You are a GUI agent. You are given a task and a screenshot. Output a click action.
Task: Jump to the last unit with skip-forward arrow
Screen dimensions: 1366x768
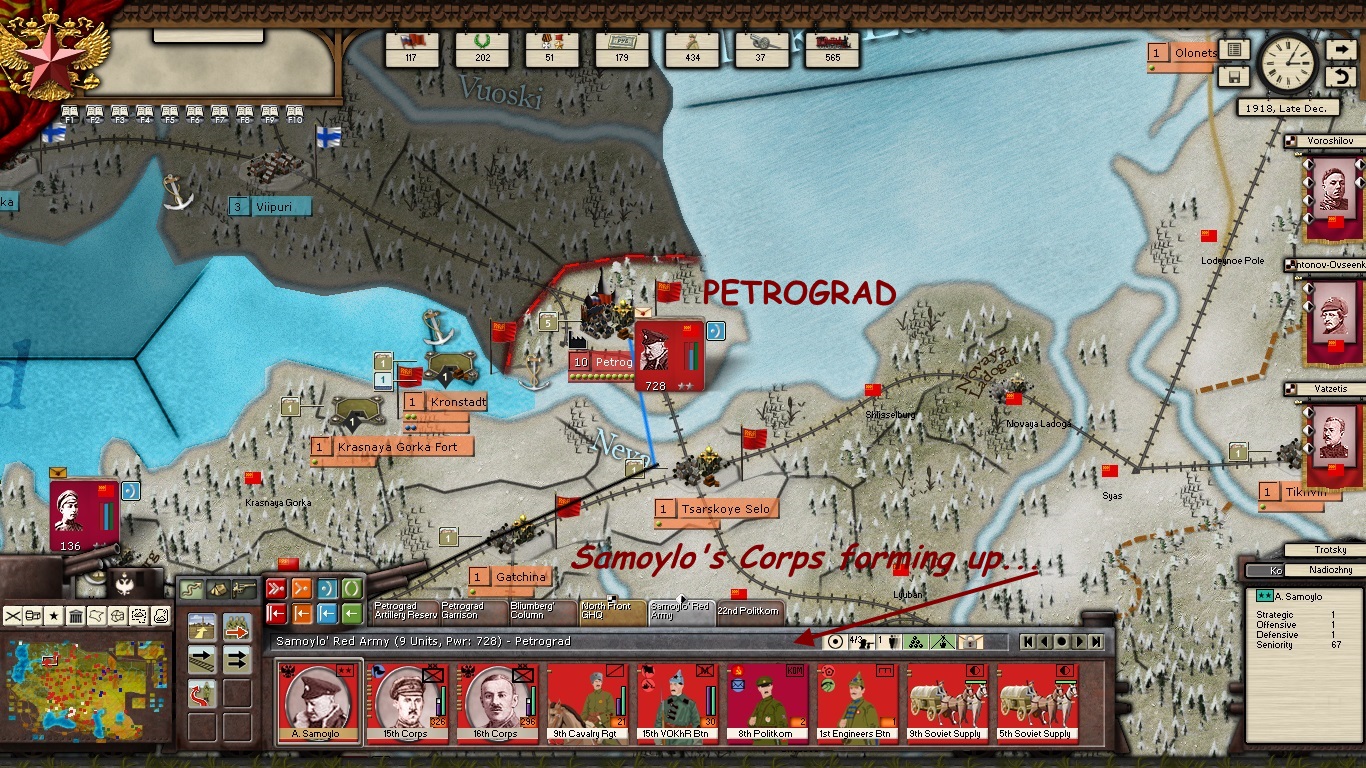[x=1096, y=641]
